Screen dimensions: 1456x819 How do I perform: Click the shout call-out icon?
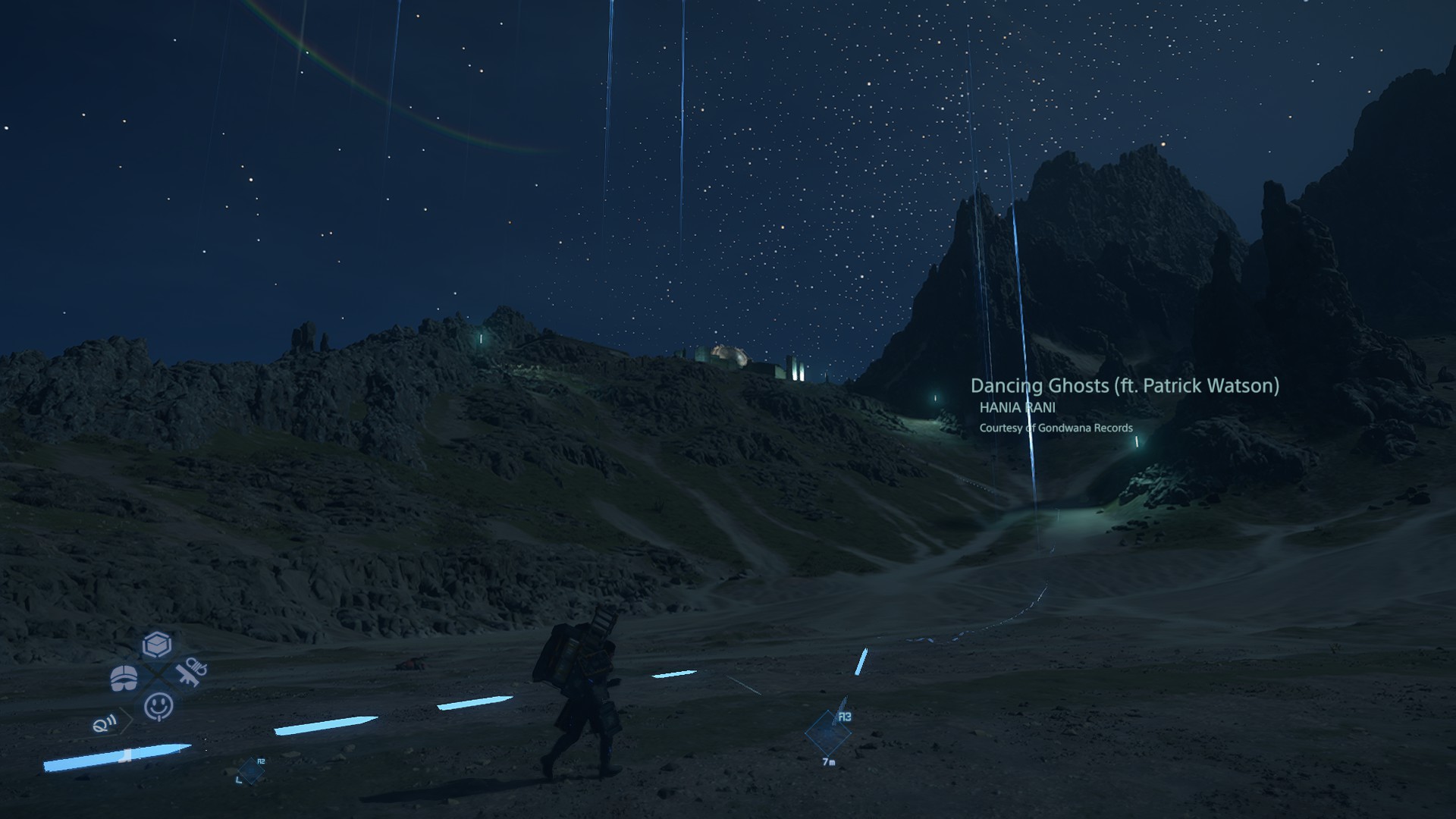pos(105,723)
